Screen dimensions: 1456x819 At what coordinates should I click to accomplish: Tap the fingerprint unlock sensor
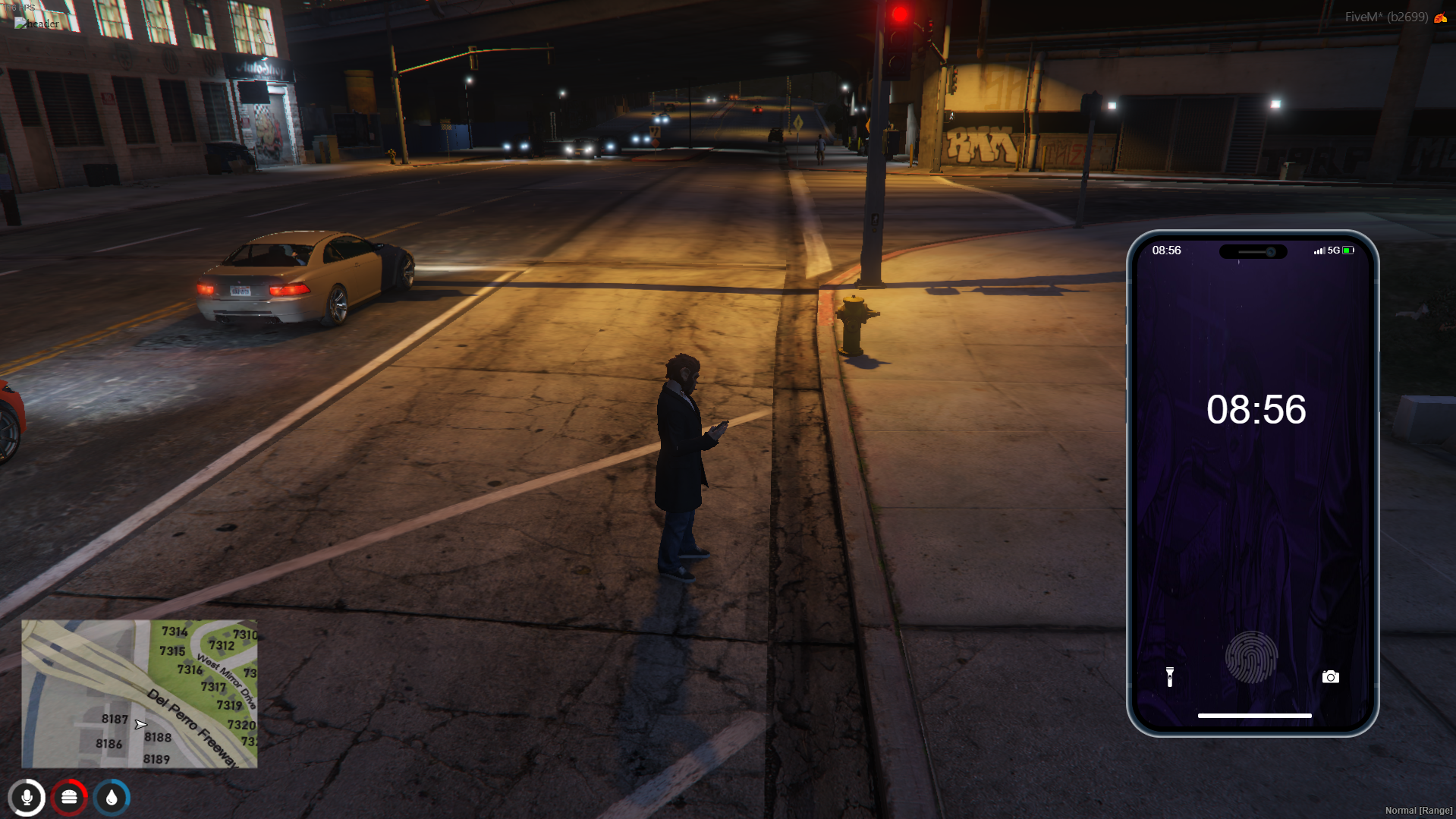point(1250,657)
